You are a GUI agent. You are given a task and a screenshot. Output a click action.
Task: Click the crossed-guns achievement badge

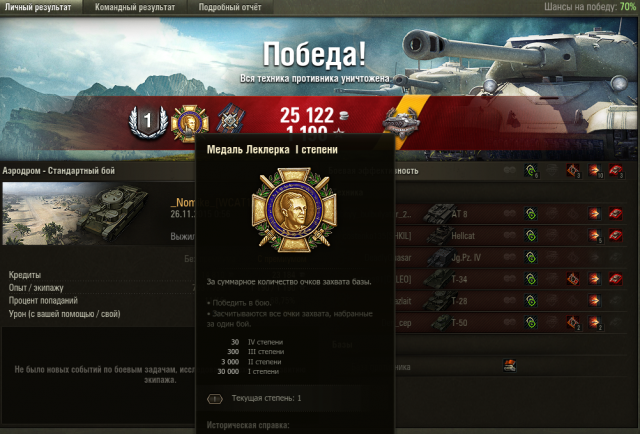pos(230,121)
